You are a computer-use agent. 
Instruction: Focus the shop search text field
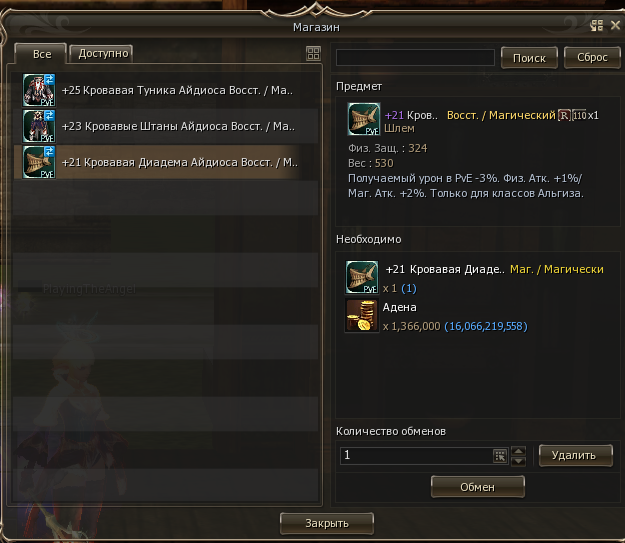[x=415, y=57]
